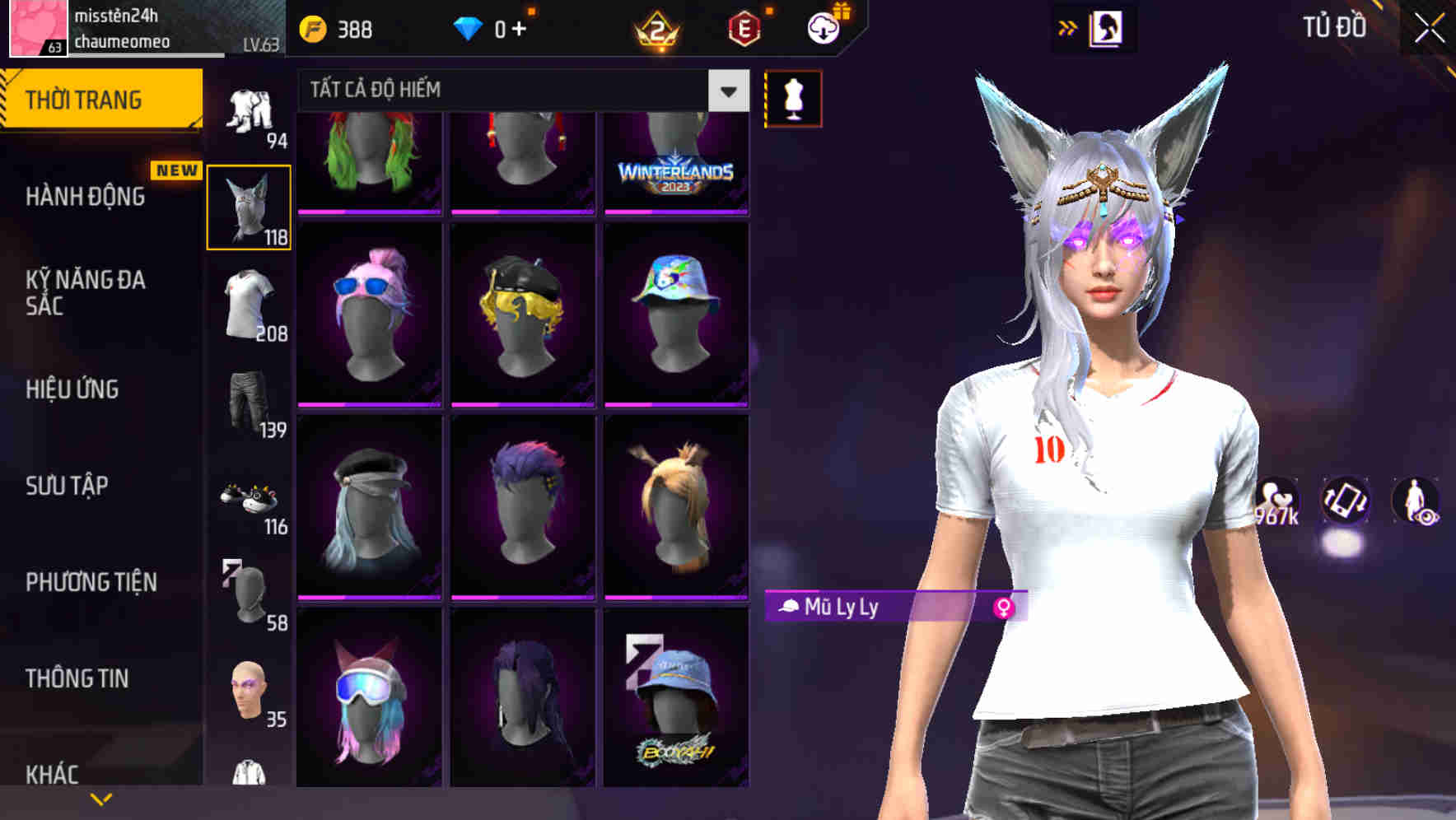Select the rotate-device icon beside the character
This screenshot has width=1456, height=820.
(1344, 502)
